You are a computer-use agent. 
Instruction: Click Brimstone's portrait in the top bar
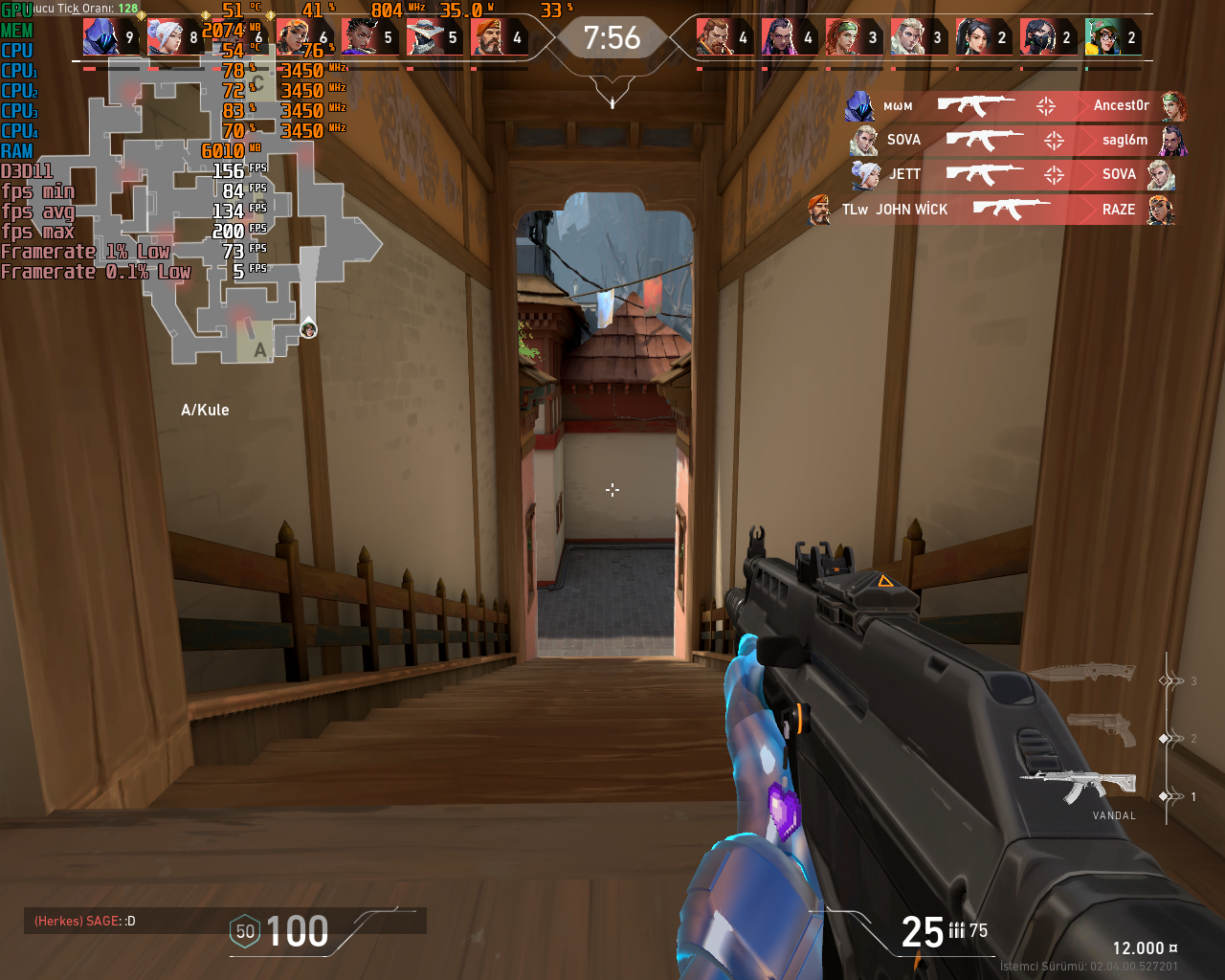click(x=488, y=37)
